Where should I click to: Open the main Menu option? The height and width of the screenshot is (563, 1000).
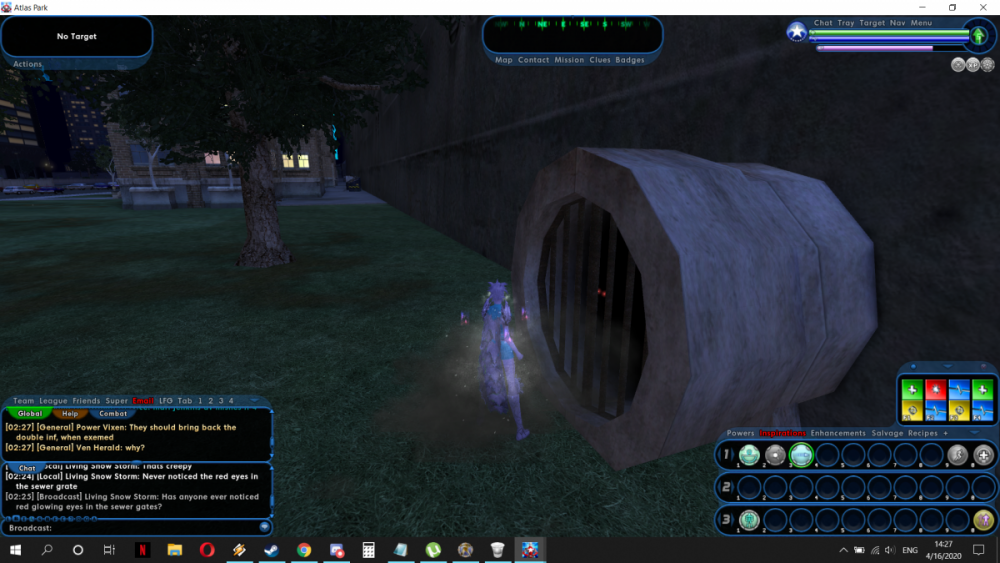[921, 23]
